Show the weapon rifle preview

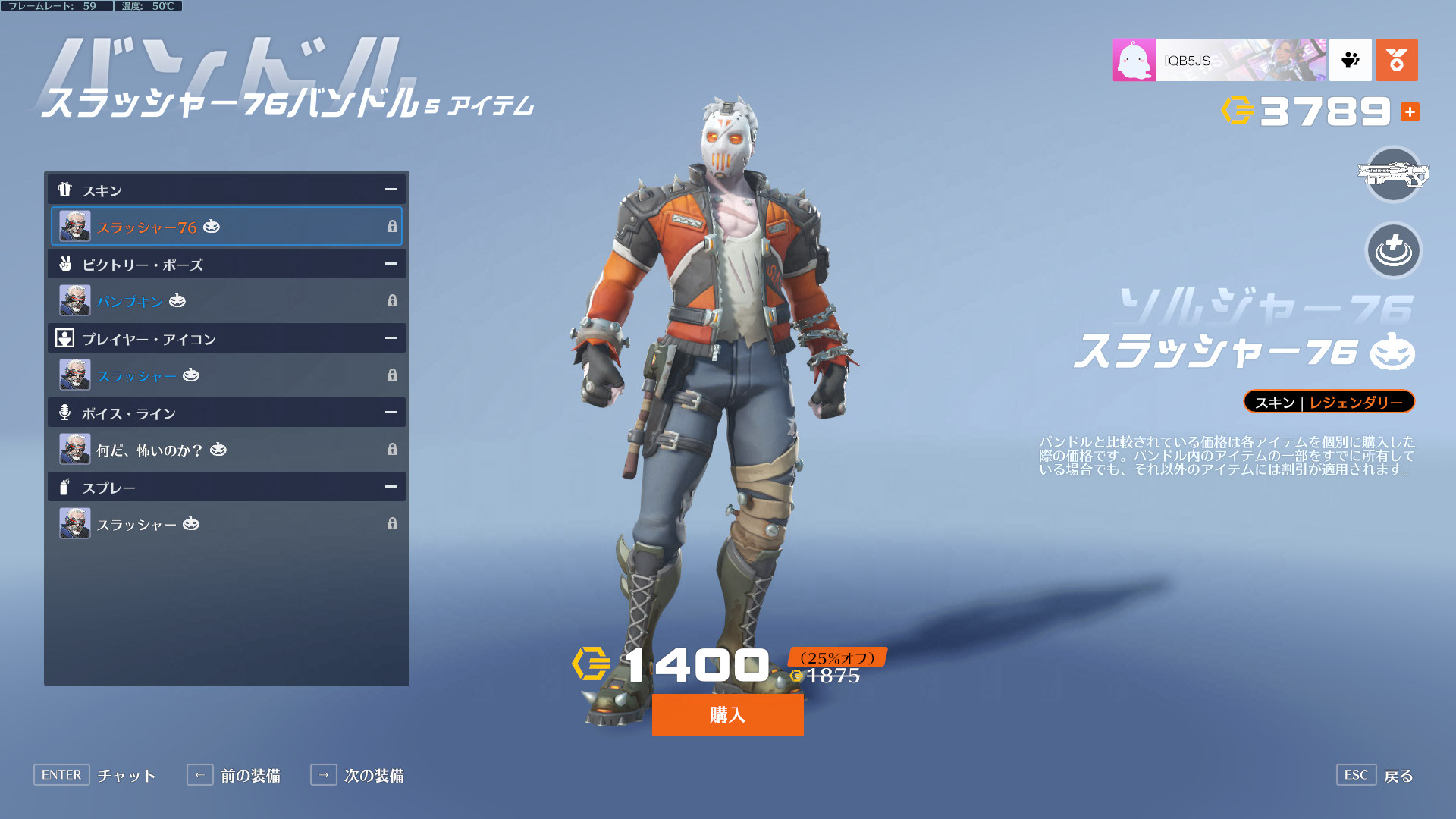click(x=1393, y=175)
